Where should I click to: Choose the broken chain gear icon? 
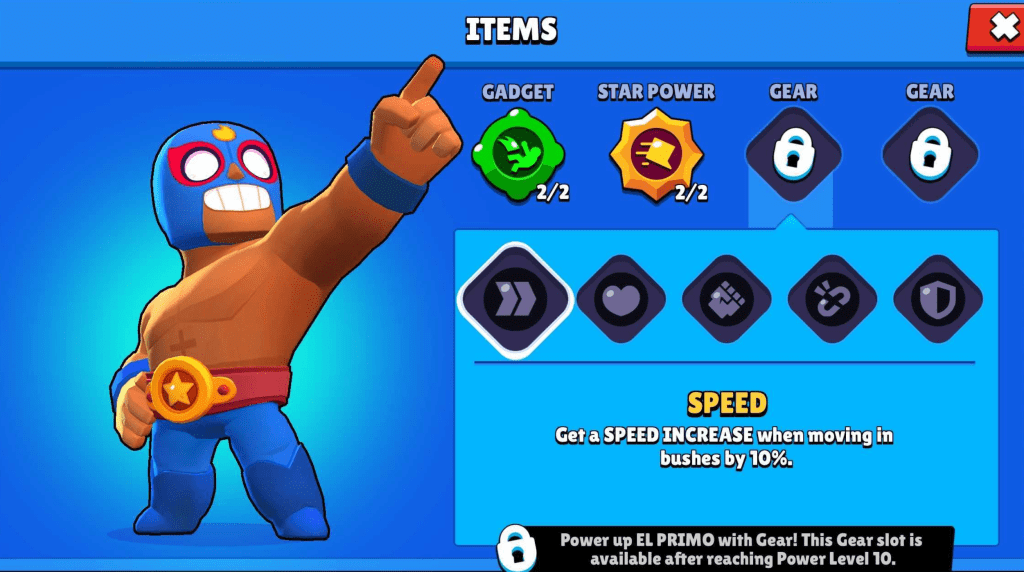coord(832,299)
